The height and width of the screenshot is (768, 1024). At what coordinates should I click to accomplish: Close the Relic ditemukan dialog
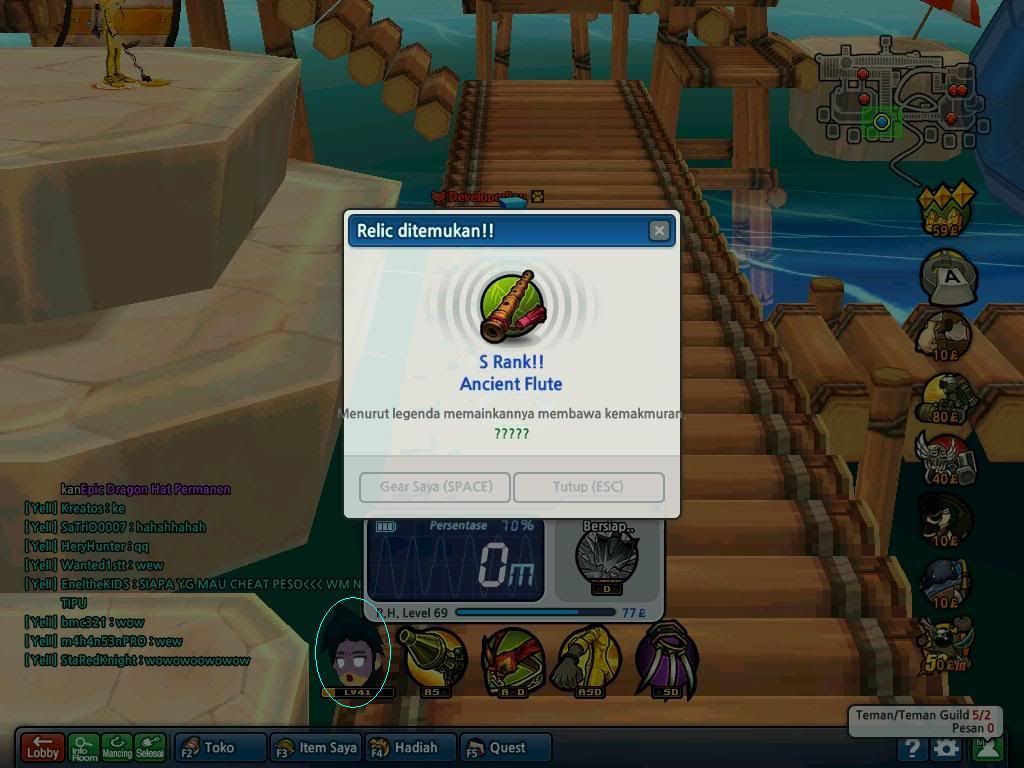click(659, 231)
